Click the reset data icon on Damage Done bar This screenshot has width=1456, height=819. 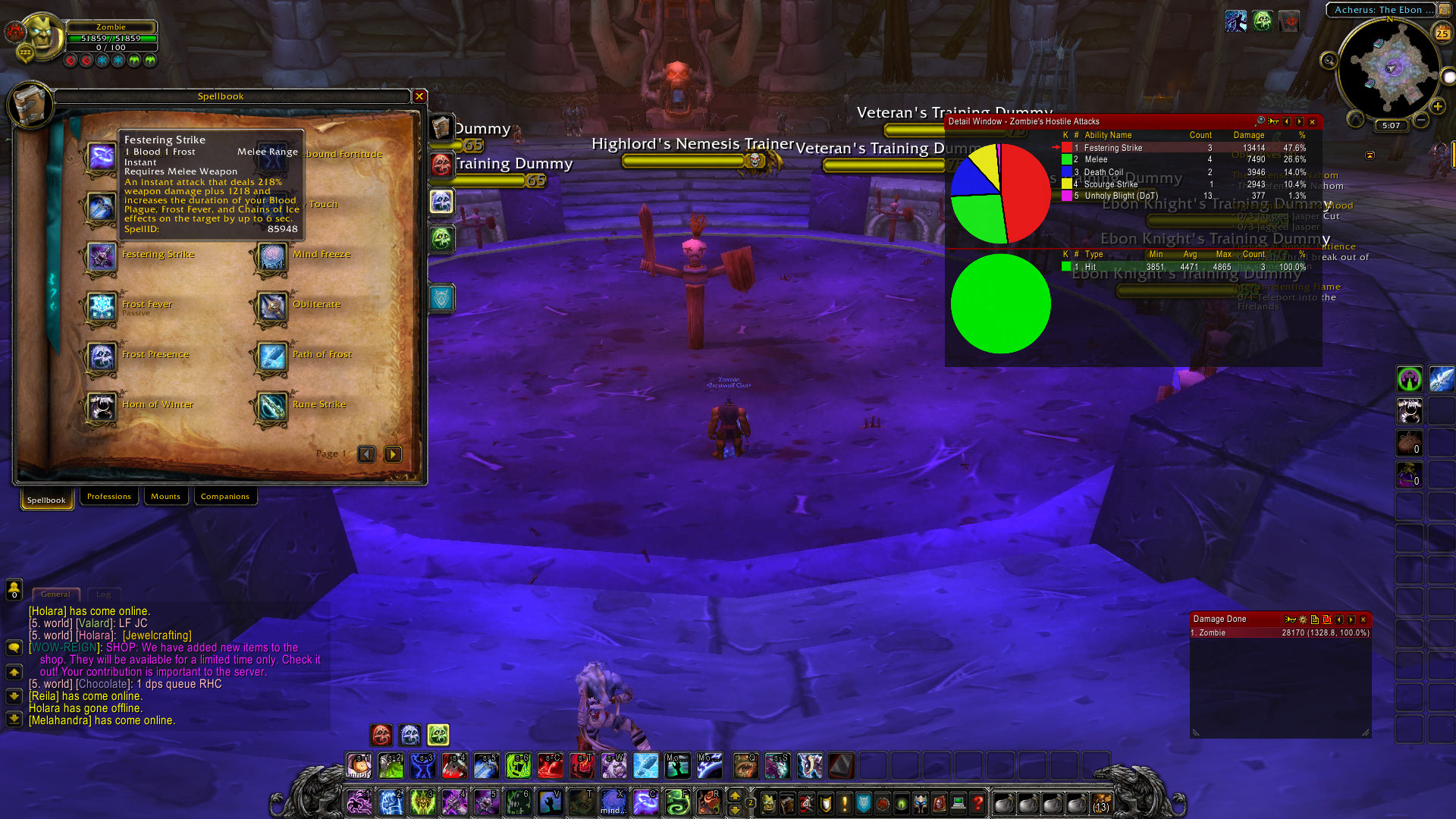click(1326, 620)
